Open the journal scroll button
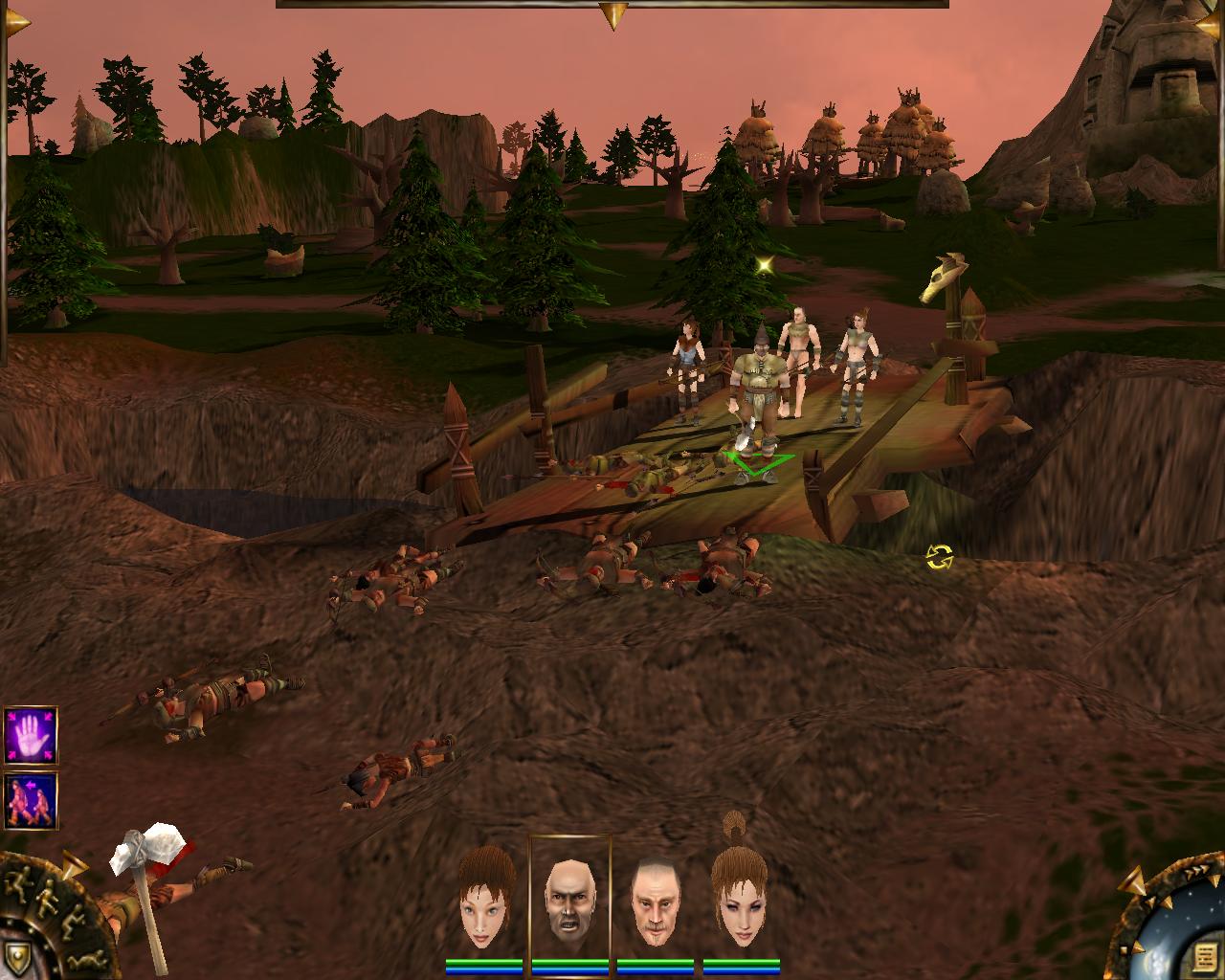This screenshot has width=1225, height=980. (x=1204, y=958)
